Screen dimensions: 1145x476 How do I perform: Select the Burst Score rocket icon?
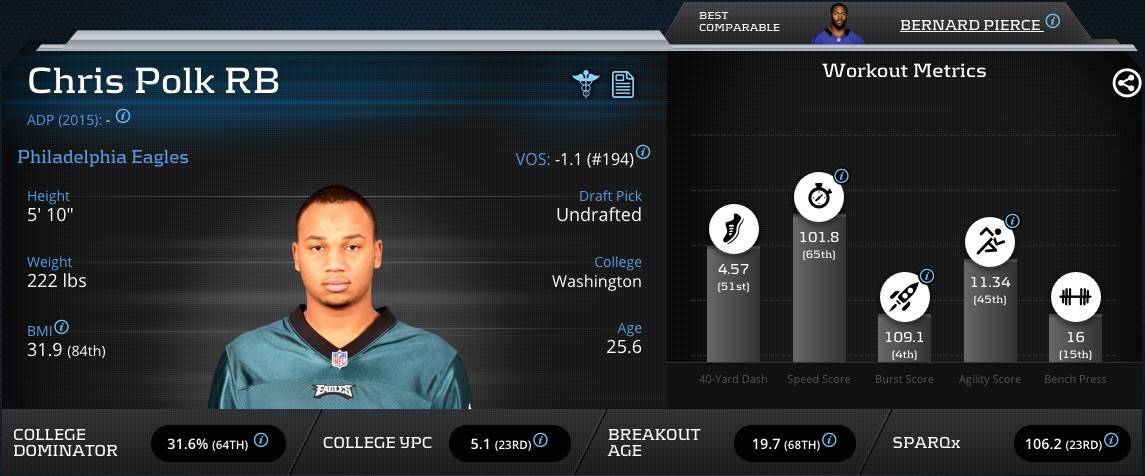click(x=904, y=298)
